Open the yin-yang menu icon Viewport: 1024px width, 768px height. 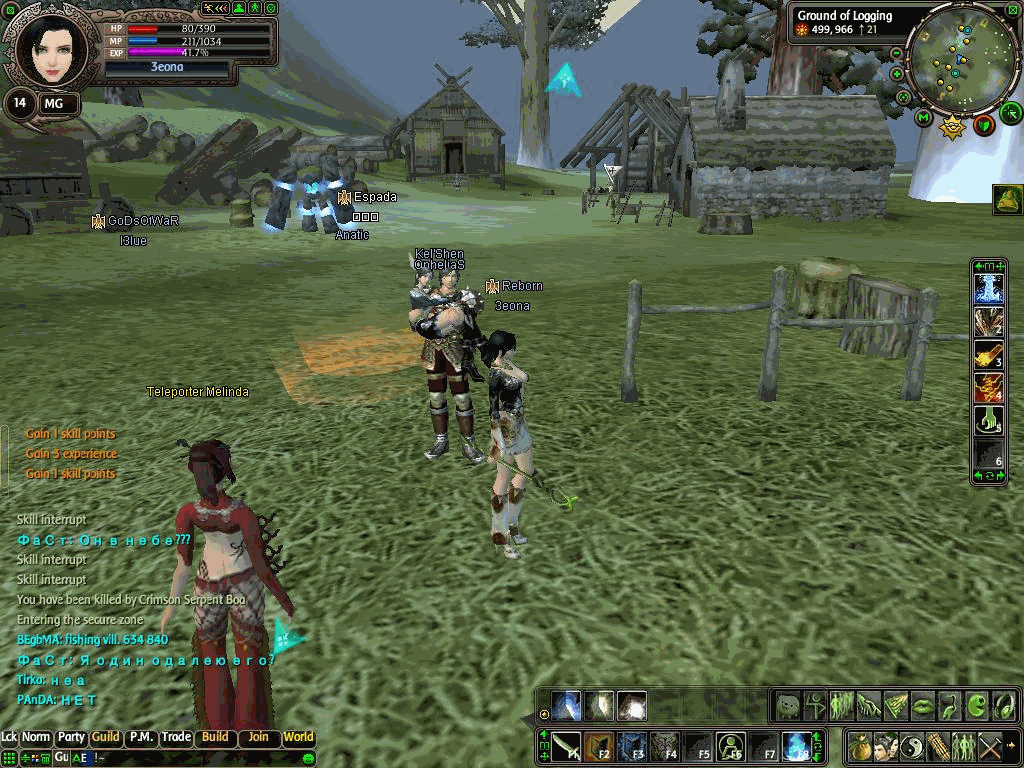click(912, 746)
